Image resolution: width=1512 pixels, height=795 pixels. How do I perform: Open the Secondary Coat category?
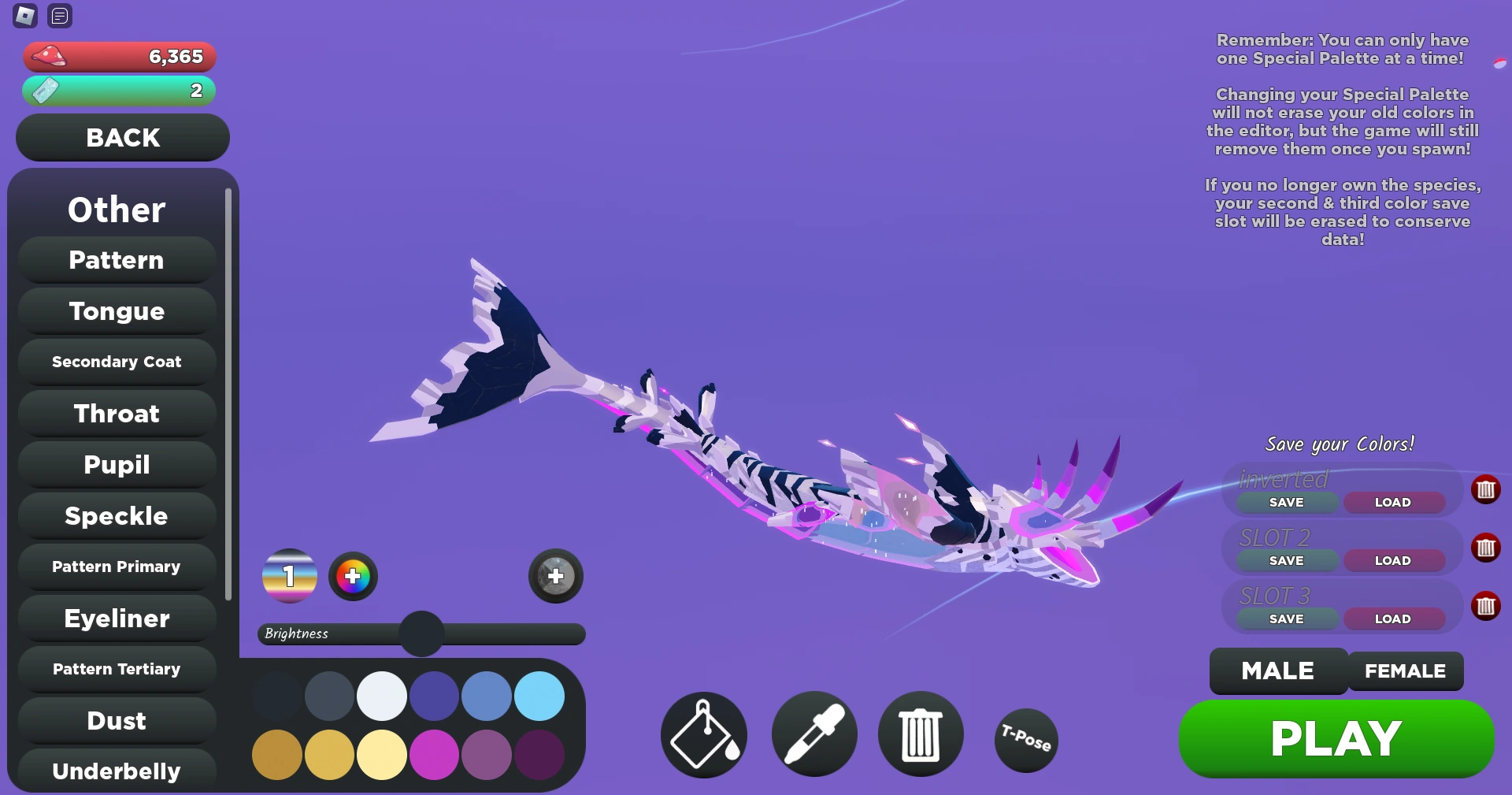tap(116, 362)
